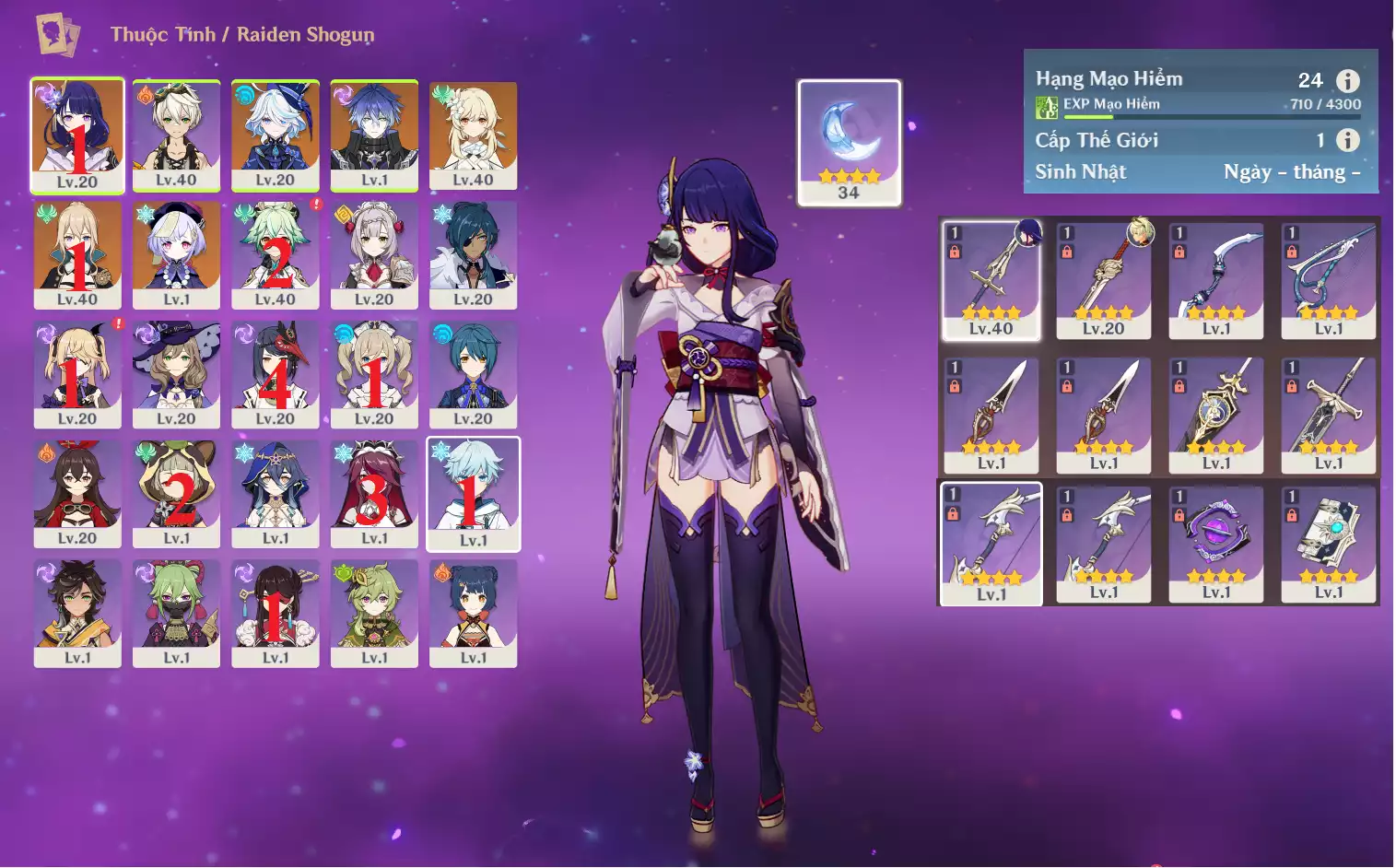Choose the Bennett character card
Image resolution: width=1396 pixels, height=868 pixels.
coord(176,135)
